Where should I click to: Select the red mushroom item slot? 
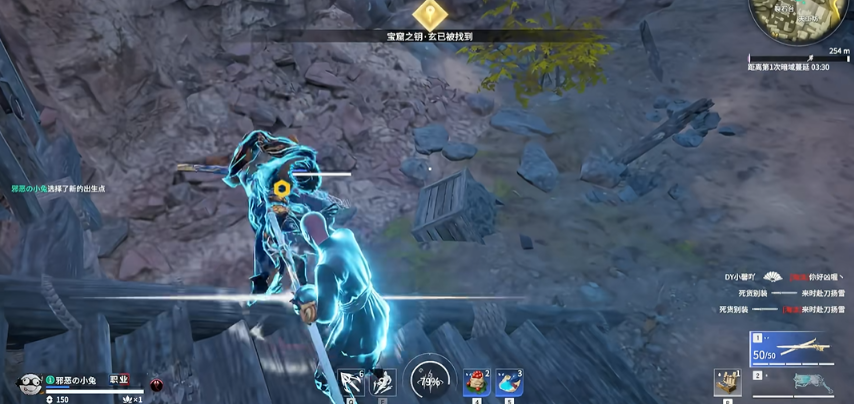[x=477, y=383]
